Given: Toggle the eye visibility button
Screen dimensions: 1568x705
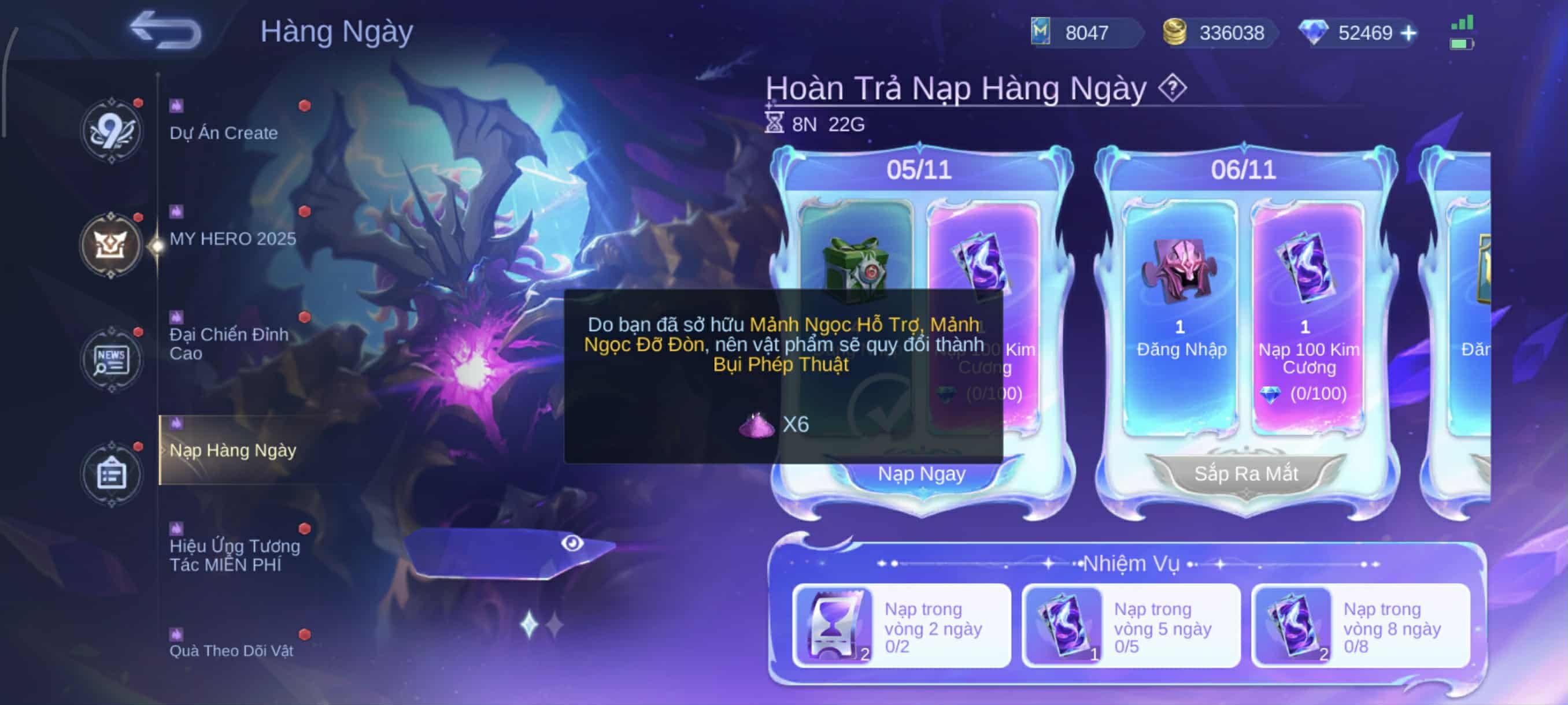Looking at the screenshot, I should click(572, 543).
